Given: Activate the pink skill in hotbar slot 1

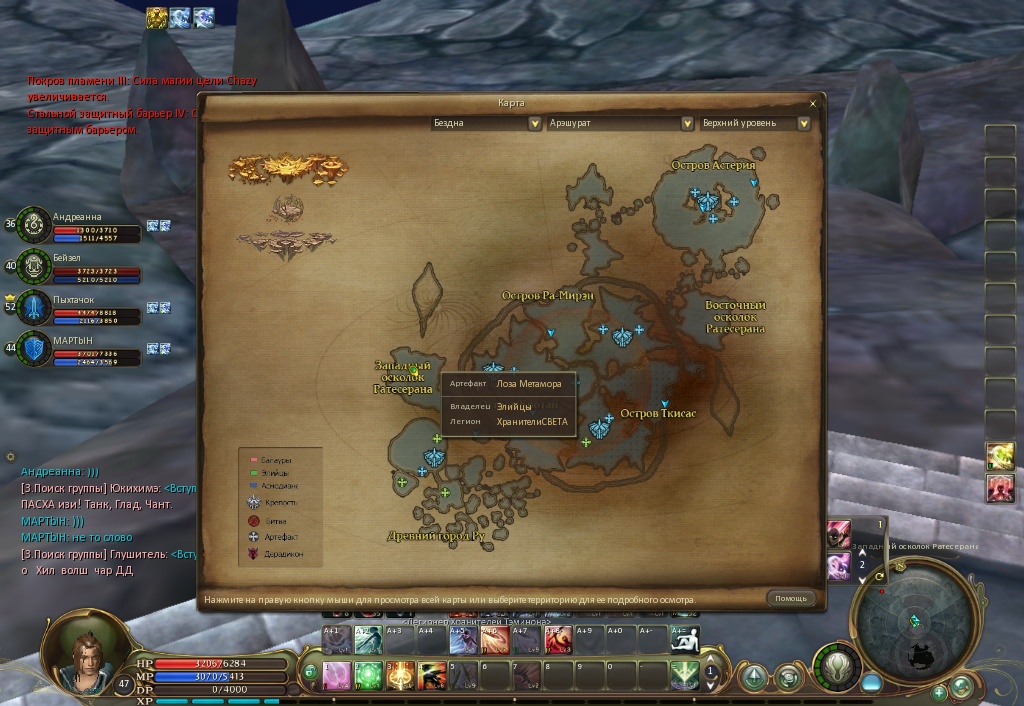Looking at the screenshot, I should (x=336, y=673).
